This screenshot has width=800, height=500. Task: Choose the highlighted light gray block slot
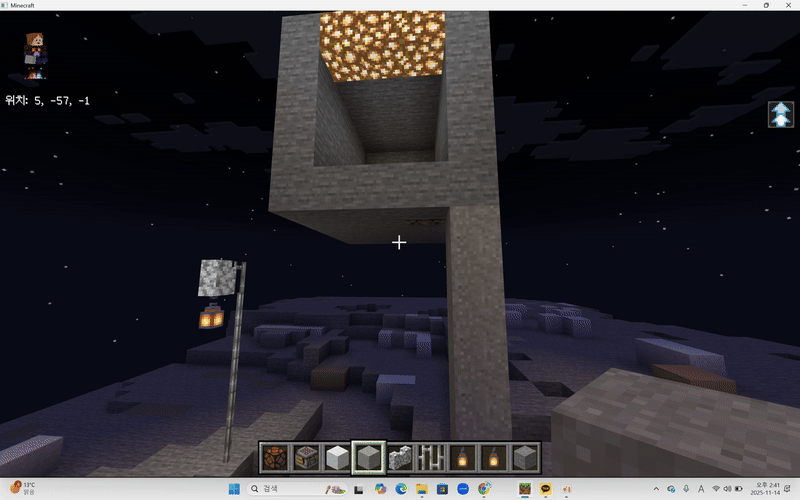[369, 457]
